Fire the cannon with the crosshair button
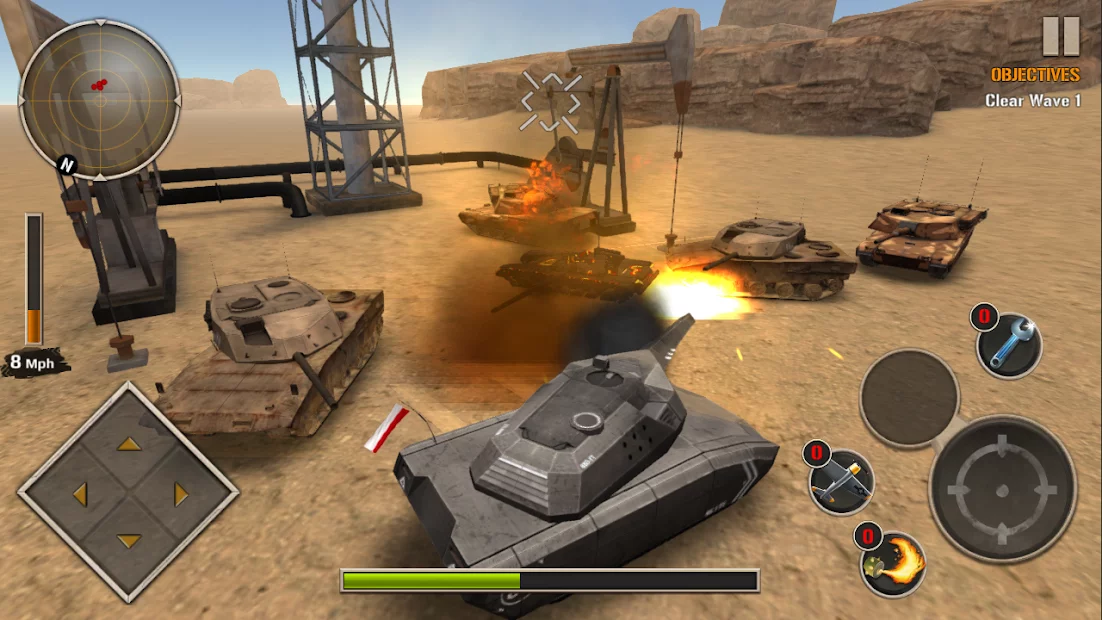 (1002, 489)
